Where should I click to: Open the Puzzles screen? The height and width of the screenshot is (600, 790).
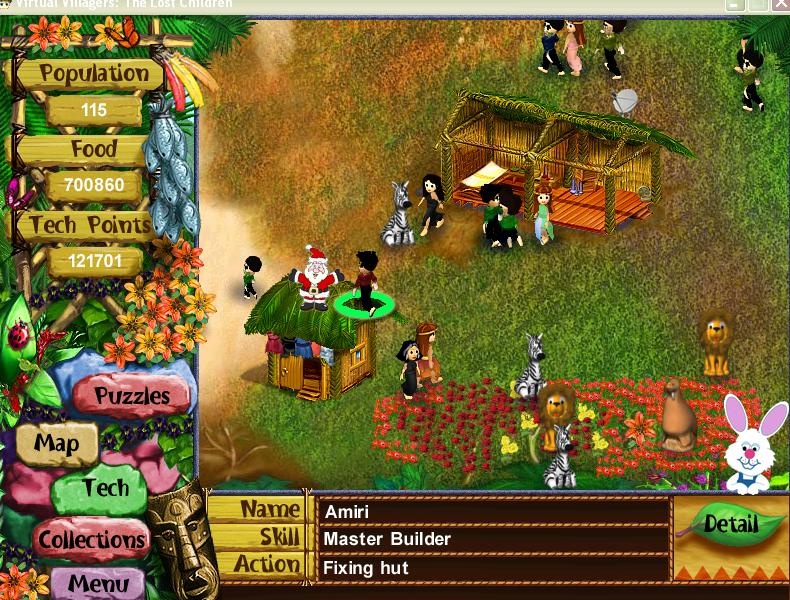pyautogui.click(x=131, y=395)
